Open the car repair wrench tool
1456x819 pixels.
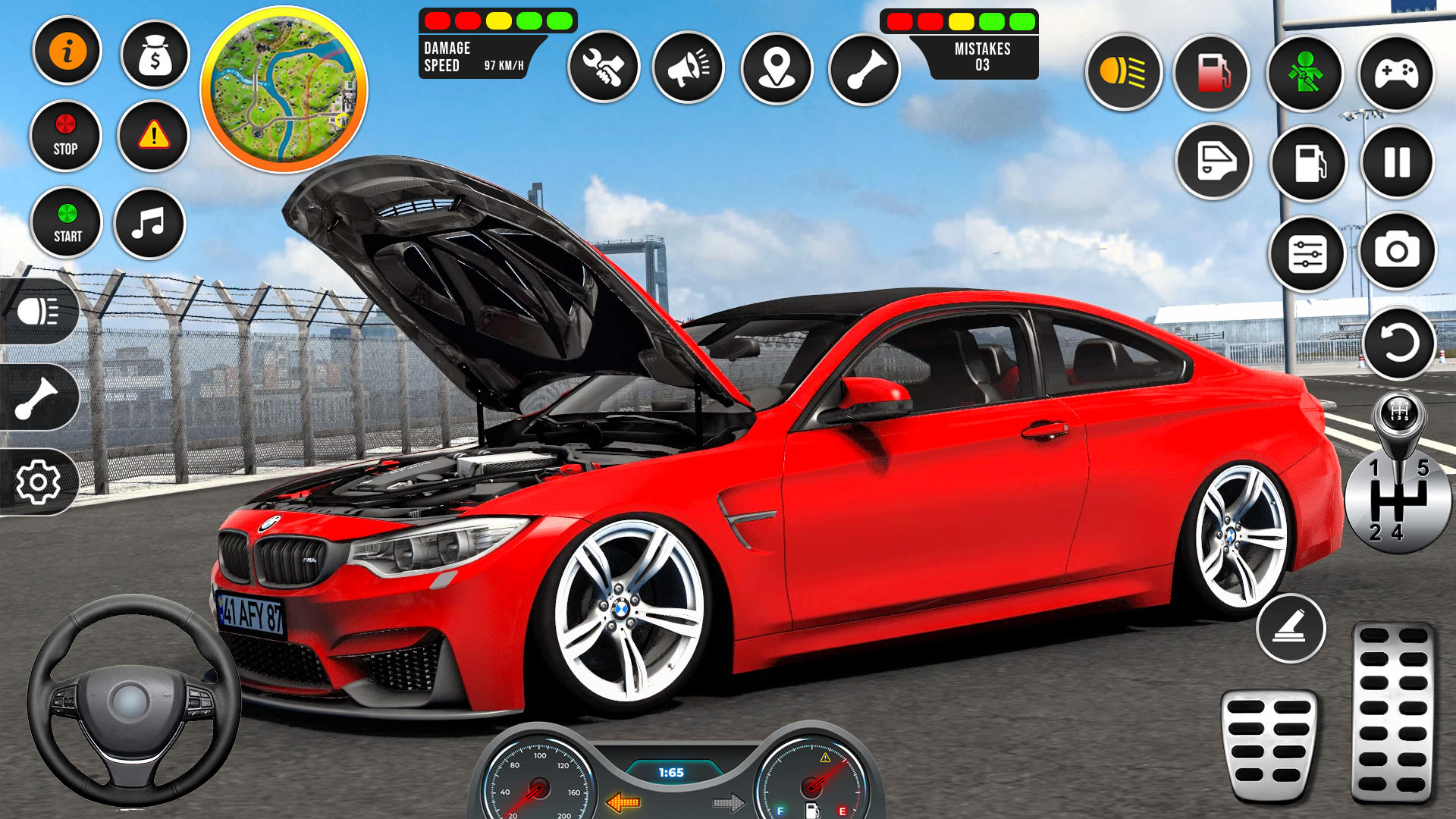point(603,67)
